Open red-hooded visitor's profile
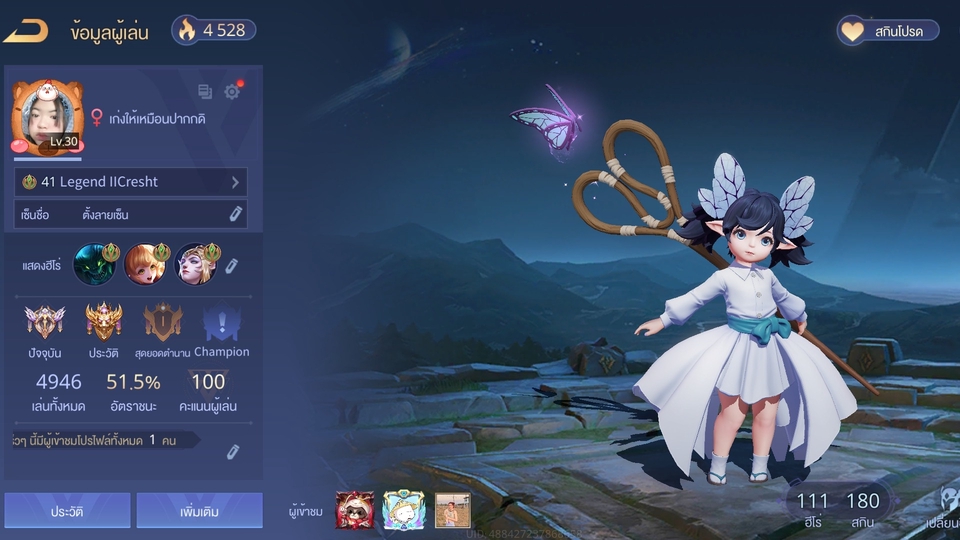 point(354,510)
